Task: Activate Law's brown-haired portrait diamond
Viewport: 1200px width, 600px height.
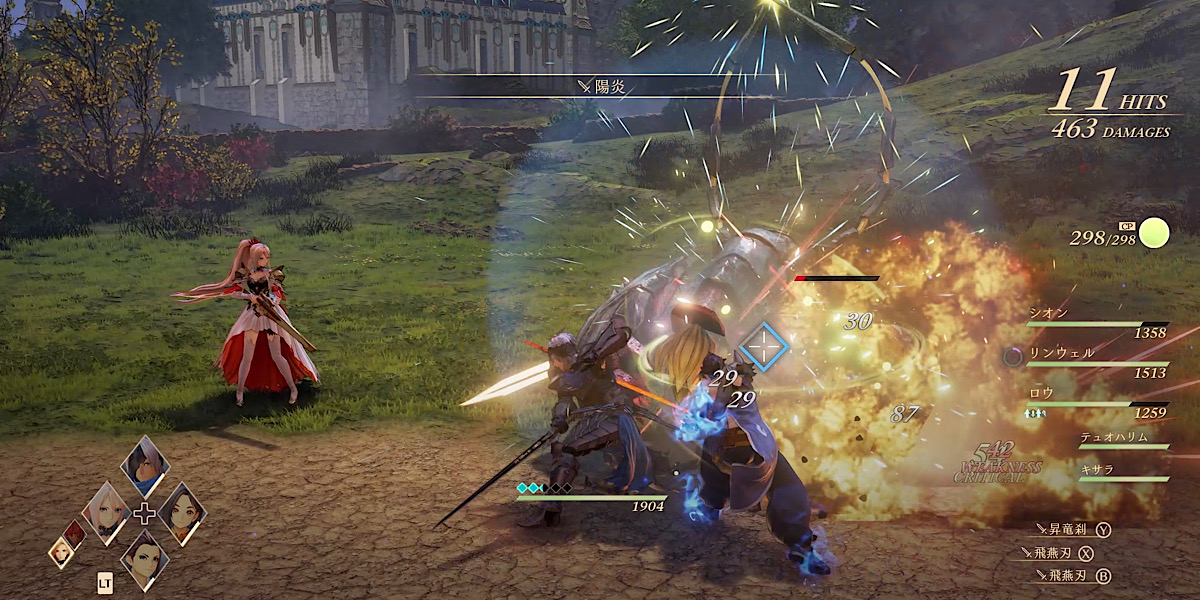Action: click(144, 558)
